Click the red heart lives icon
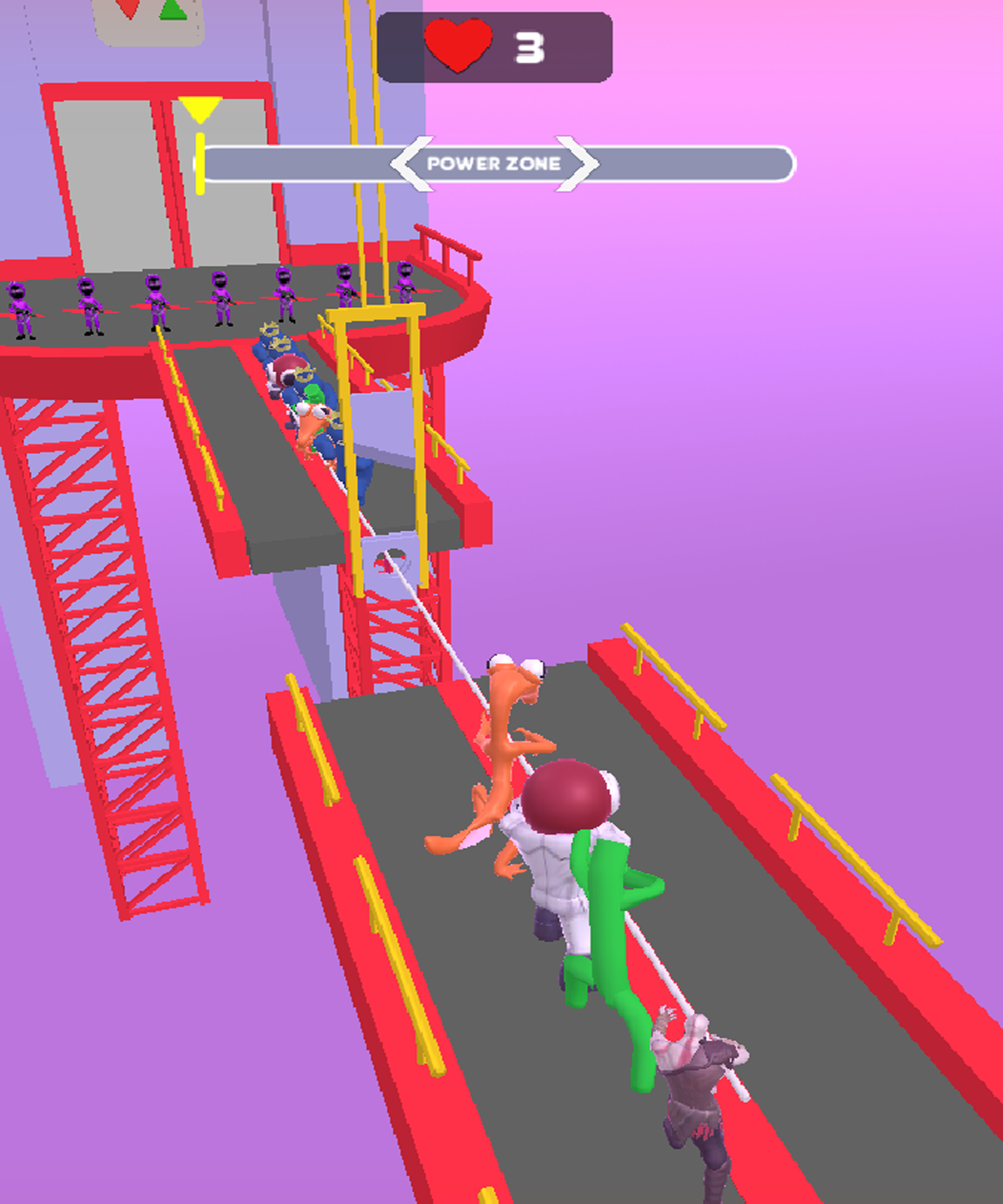Image resolution: width=1003 pixels, height=1204 pixels. pyautogui.click(x=457, y=43)
